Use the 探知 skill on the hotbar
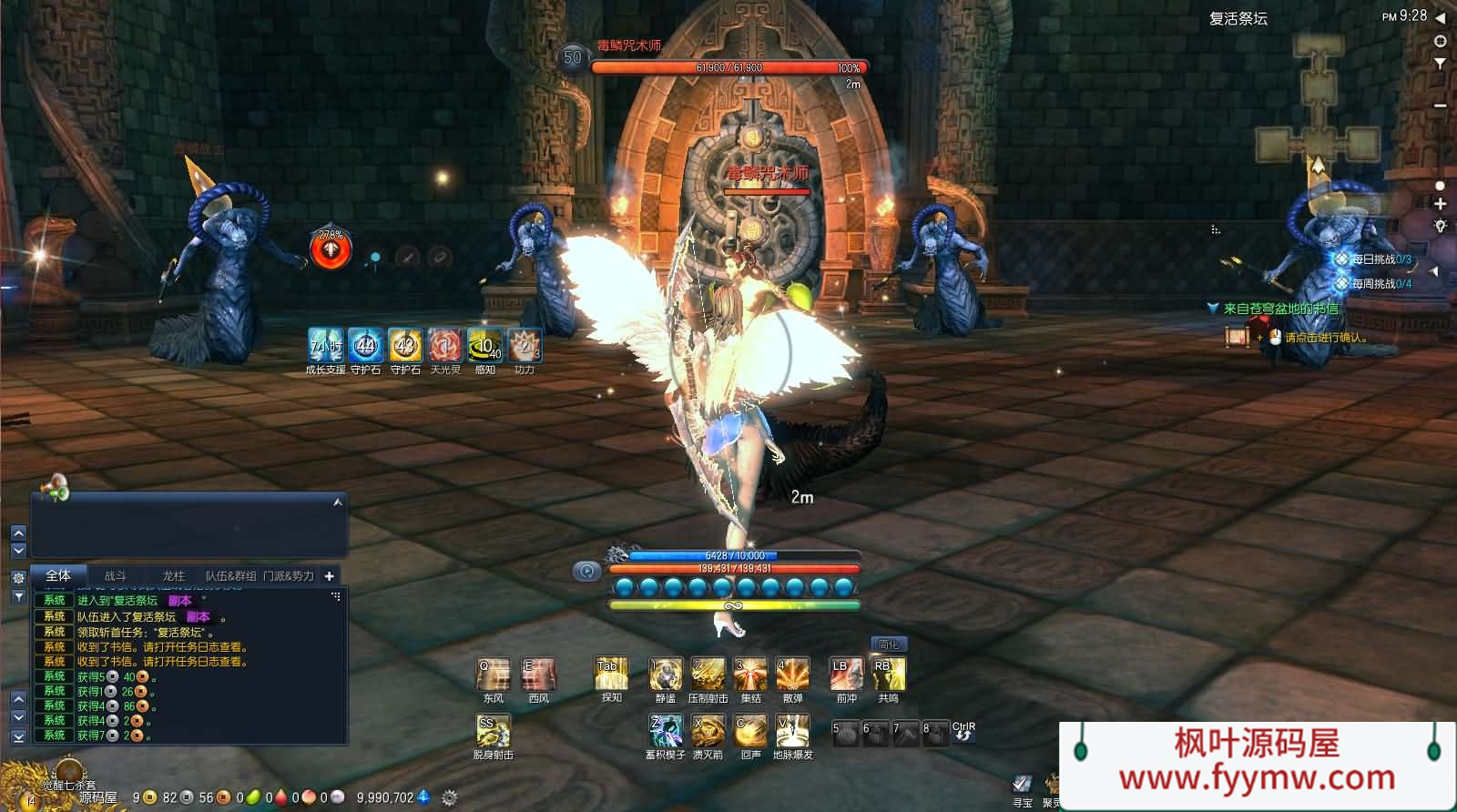1457x812 pixels. (611, 675)
